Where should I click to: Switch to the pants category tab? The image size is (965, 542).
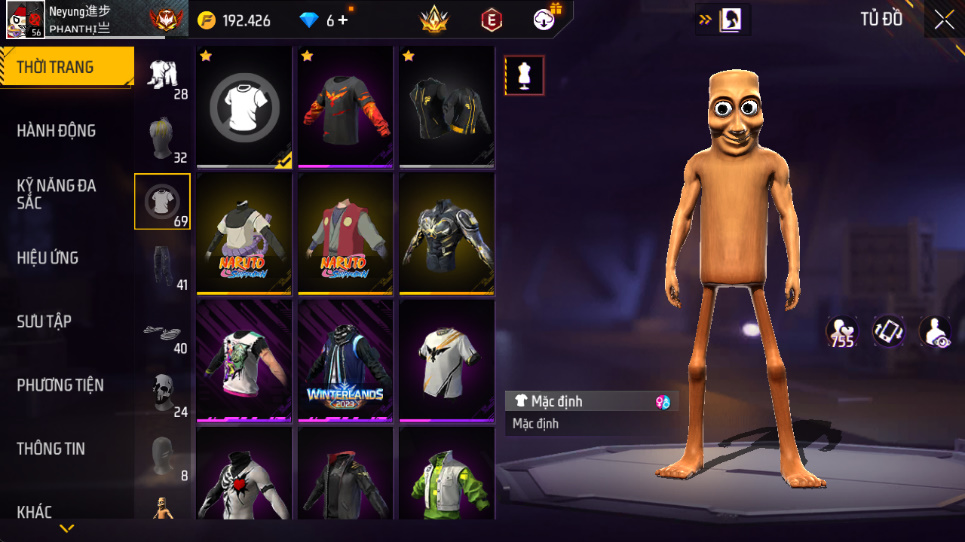click(162, 266)
